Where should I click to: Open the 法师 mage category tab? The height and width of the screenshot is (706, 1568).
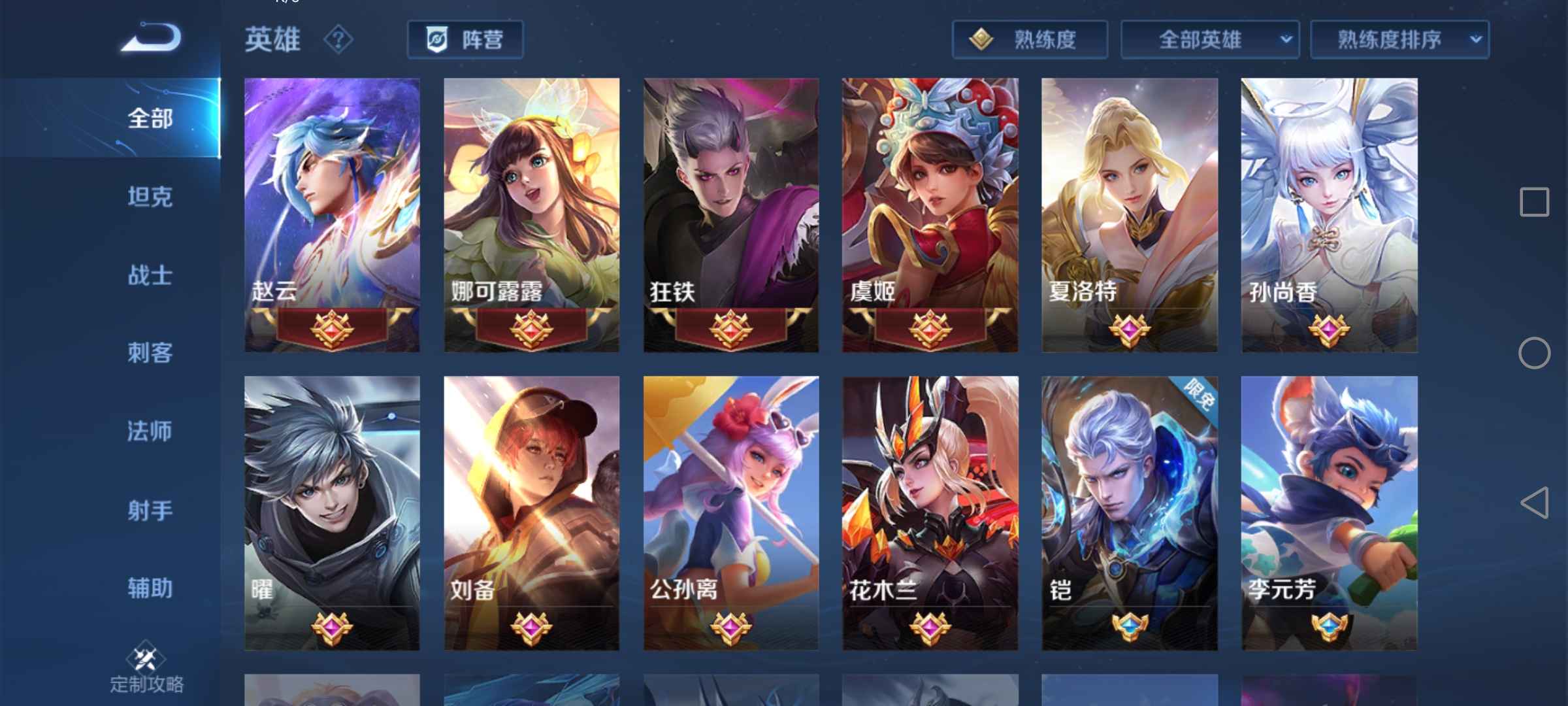tap(150, 431)
